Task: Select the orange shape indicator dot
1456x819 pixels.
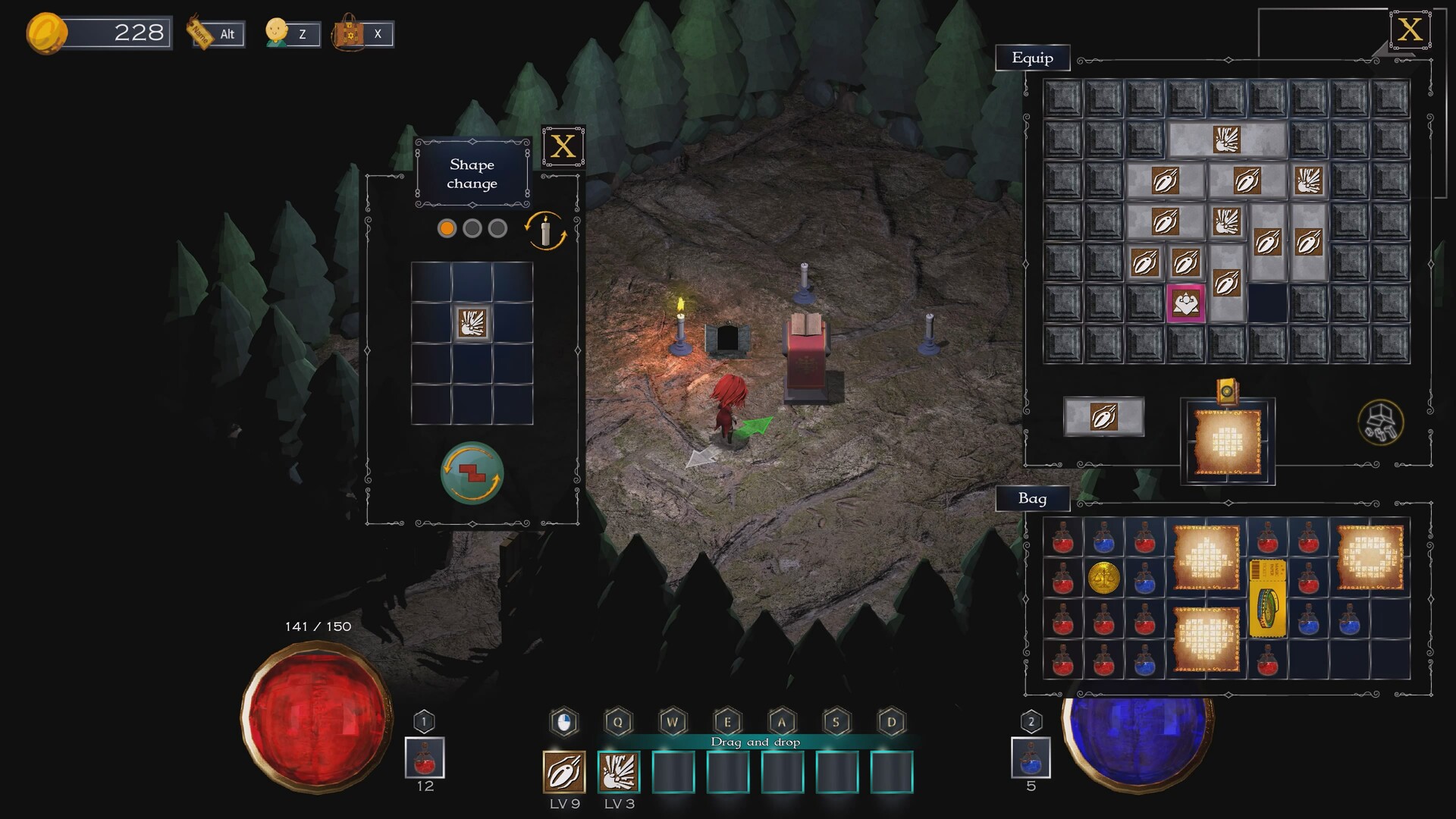Action: [x=447, y=228]
